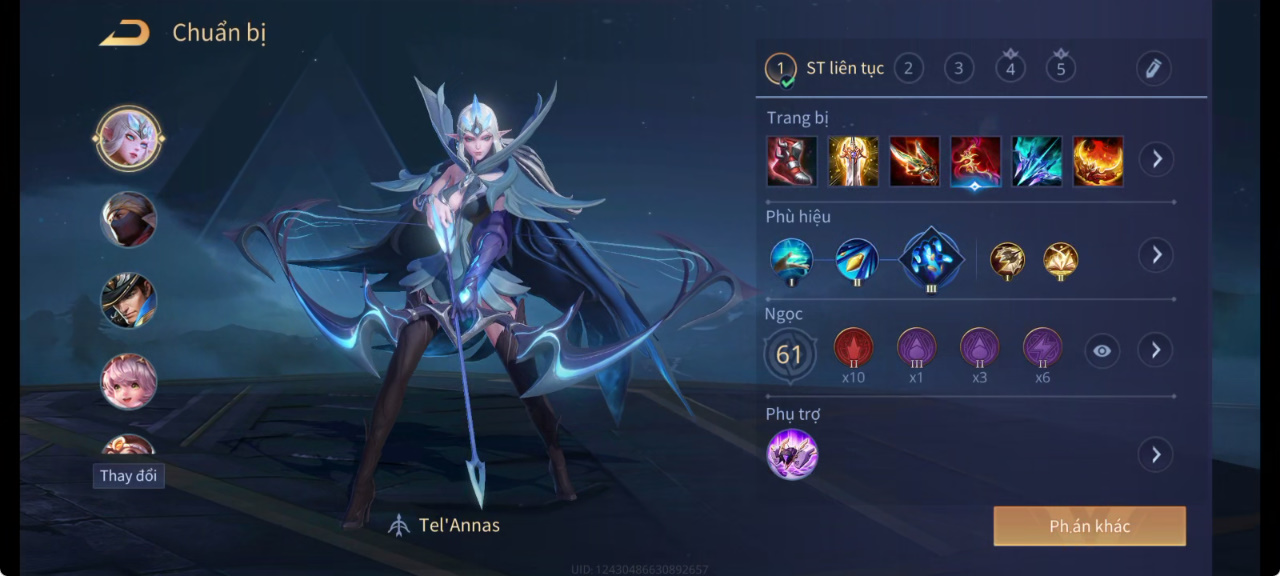
Task: Select the large blue crystal badge
Action: tap(931, 258)
